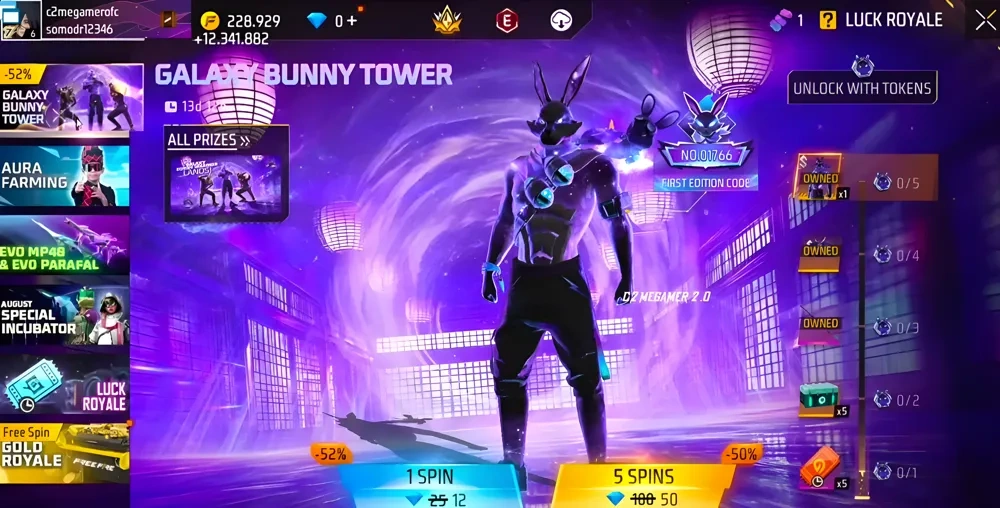Viewport: 1000px width, 508px height.
Task: Select the green loot crate tower reward
Action: tap(818, 399)
